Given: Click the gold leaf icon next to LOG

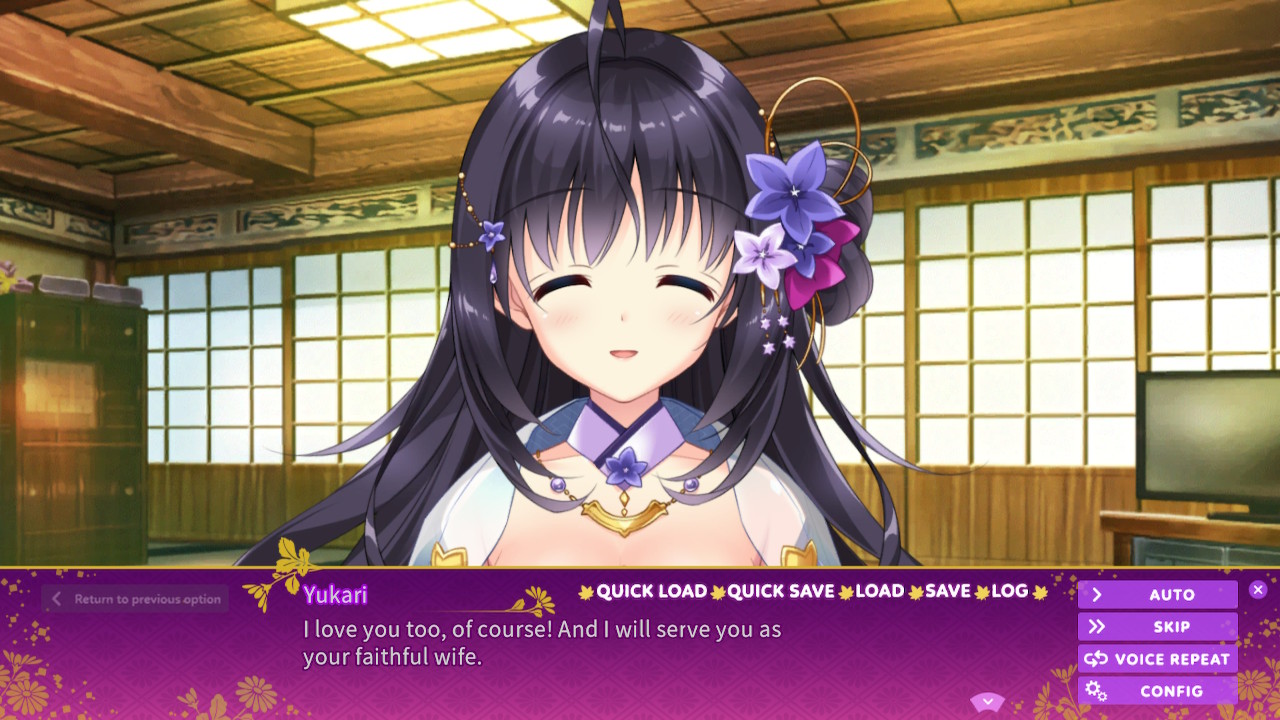Looking at the screenshot, I should click(x=1038, y=591).
